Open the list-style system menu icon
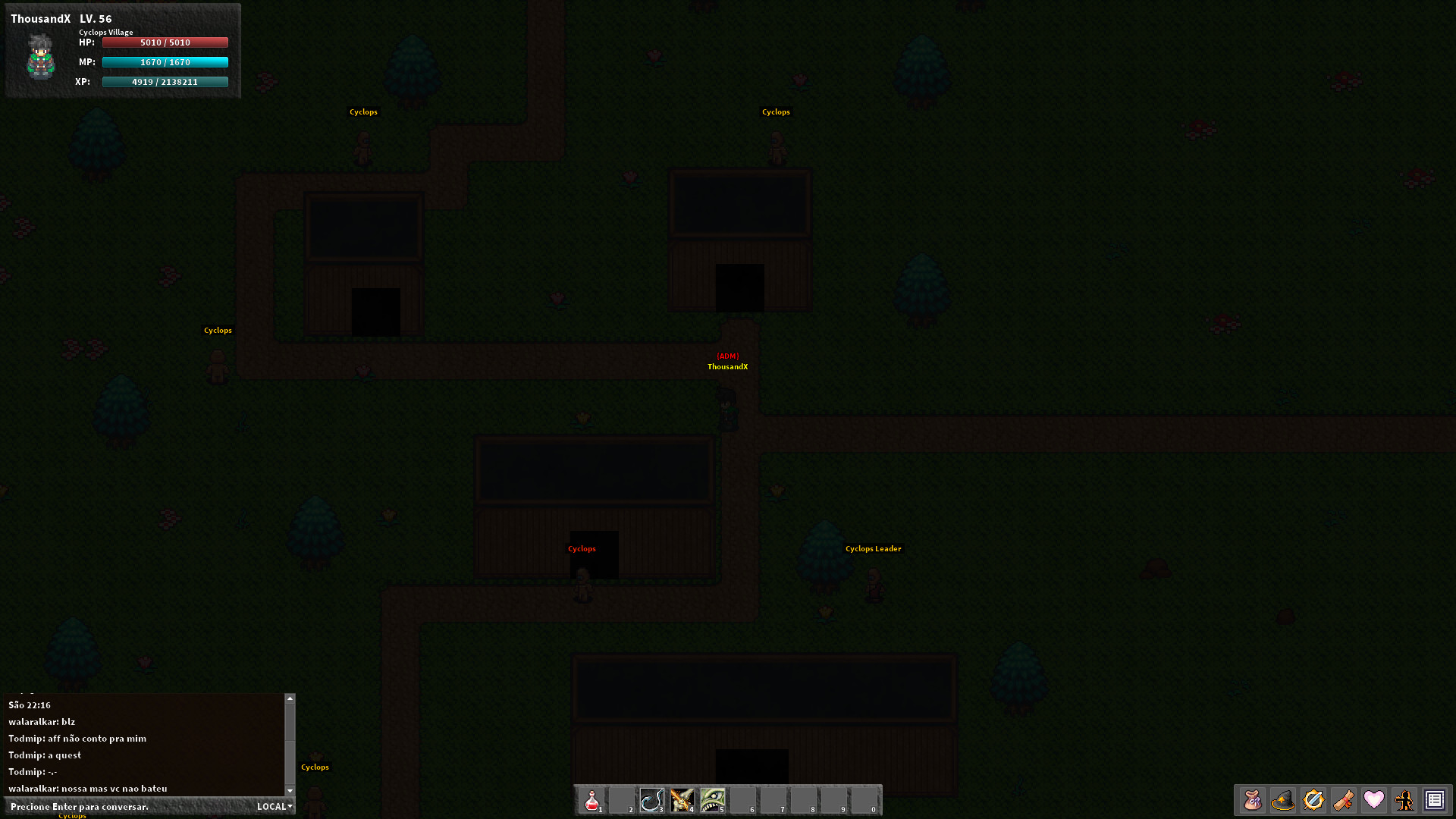Screen dimensions: 1456x819 (x=1435, y=800)
